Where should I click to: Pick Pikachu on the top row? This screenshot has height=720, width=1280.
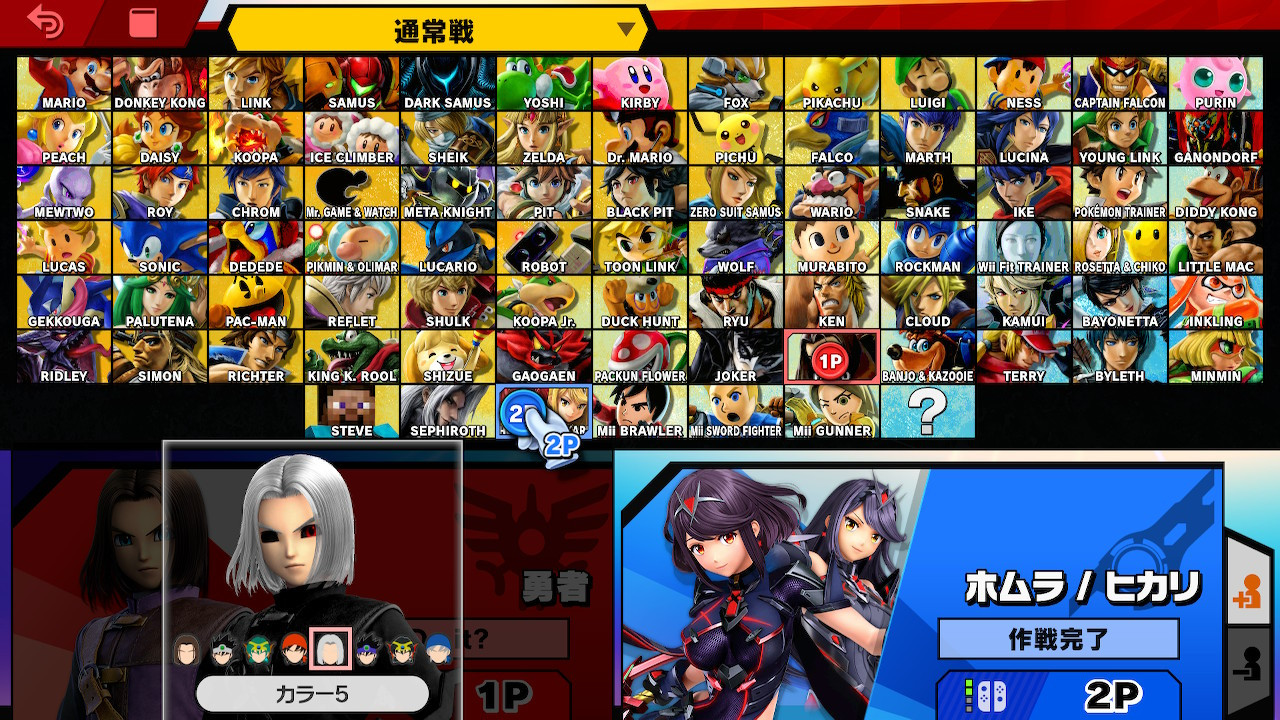(x=832, y=82)
